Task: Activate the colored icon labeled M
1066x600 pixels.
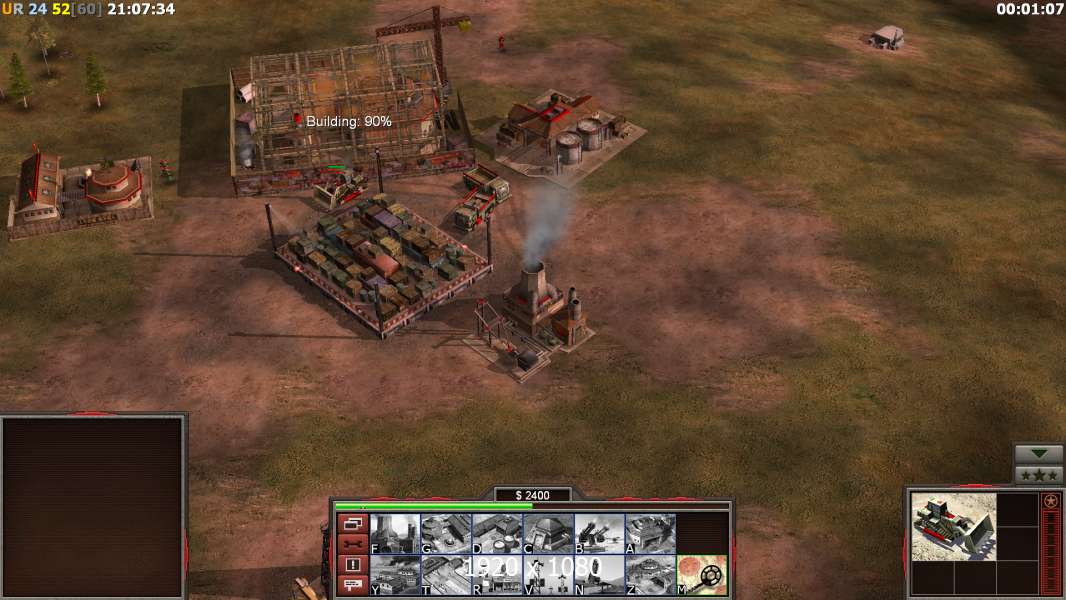Action: tap(702, 575)
